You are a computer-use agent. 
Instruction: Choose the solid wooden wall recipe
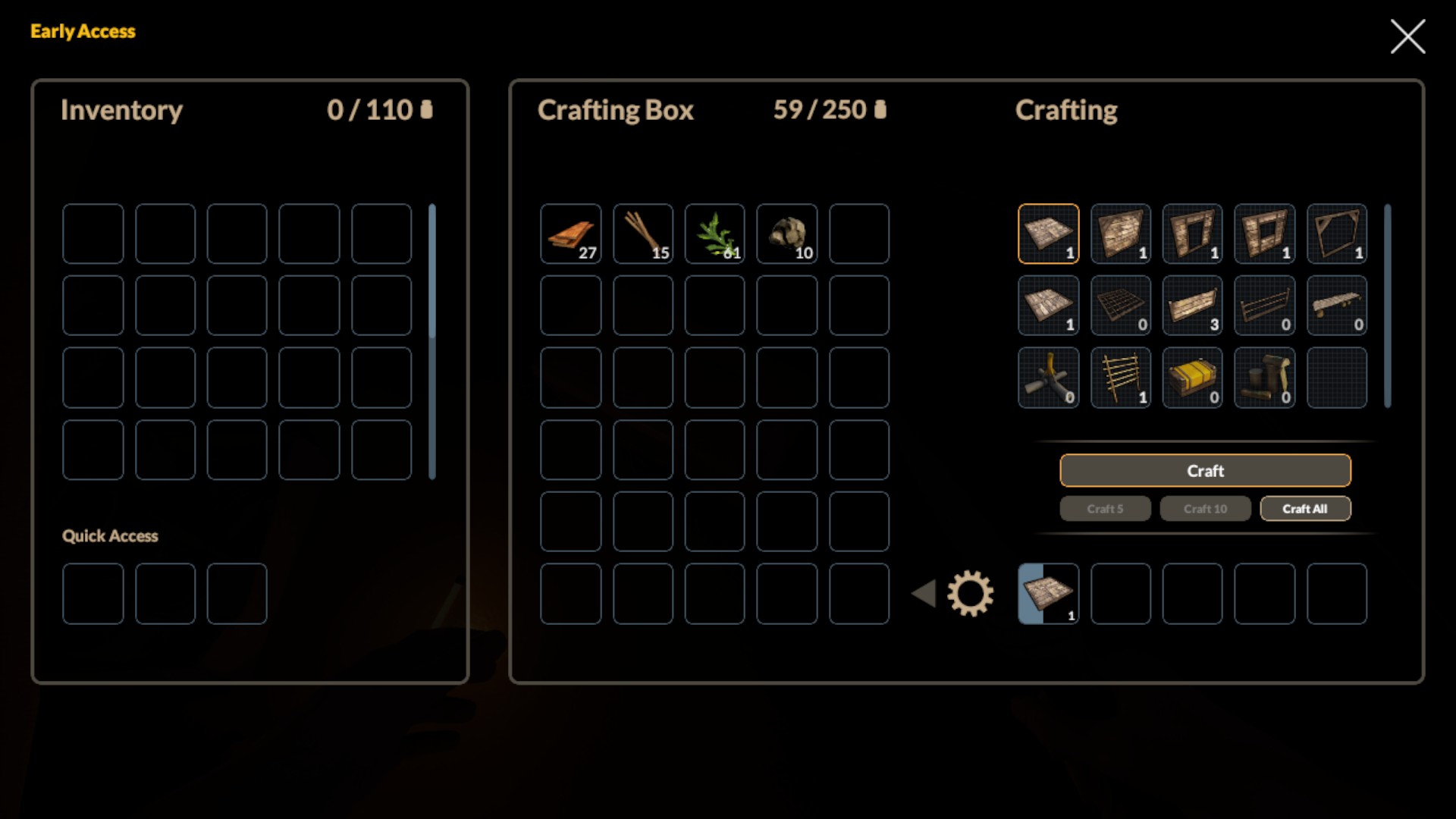(1121, 234)
